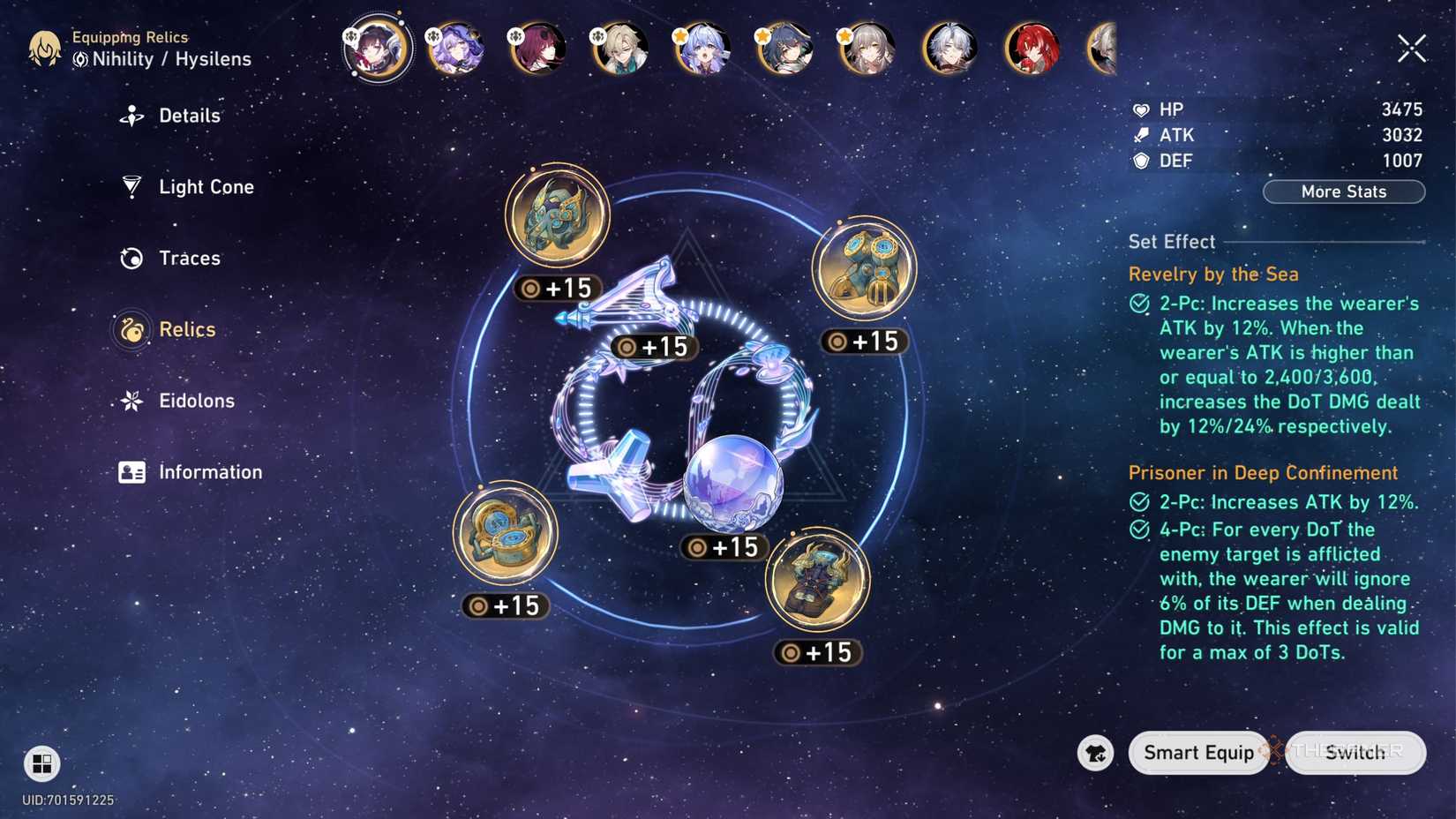Click the DEF shield icon

tap(1142, 161)
